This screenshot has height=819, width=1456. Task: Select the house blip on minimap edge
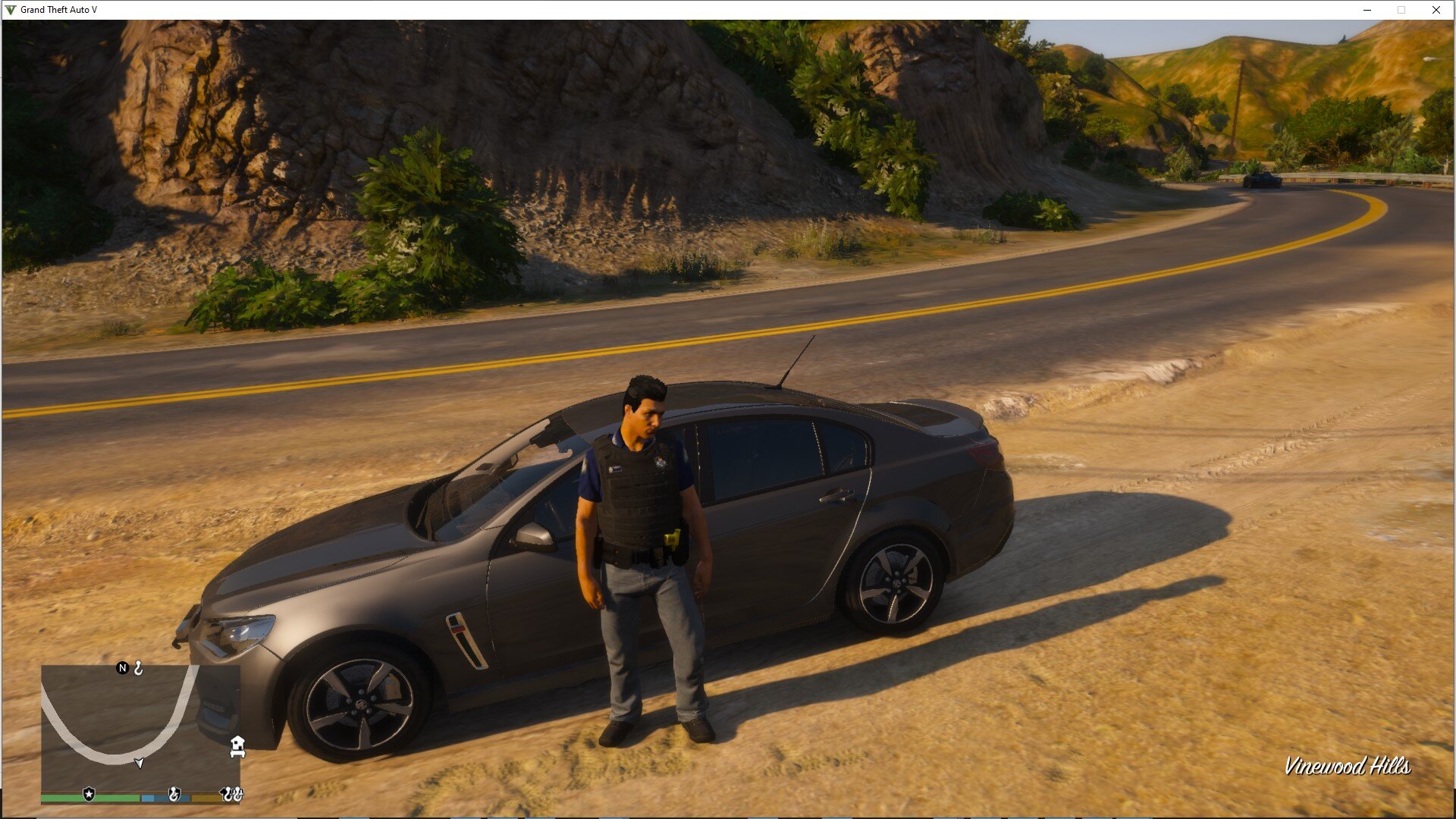237,746
